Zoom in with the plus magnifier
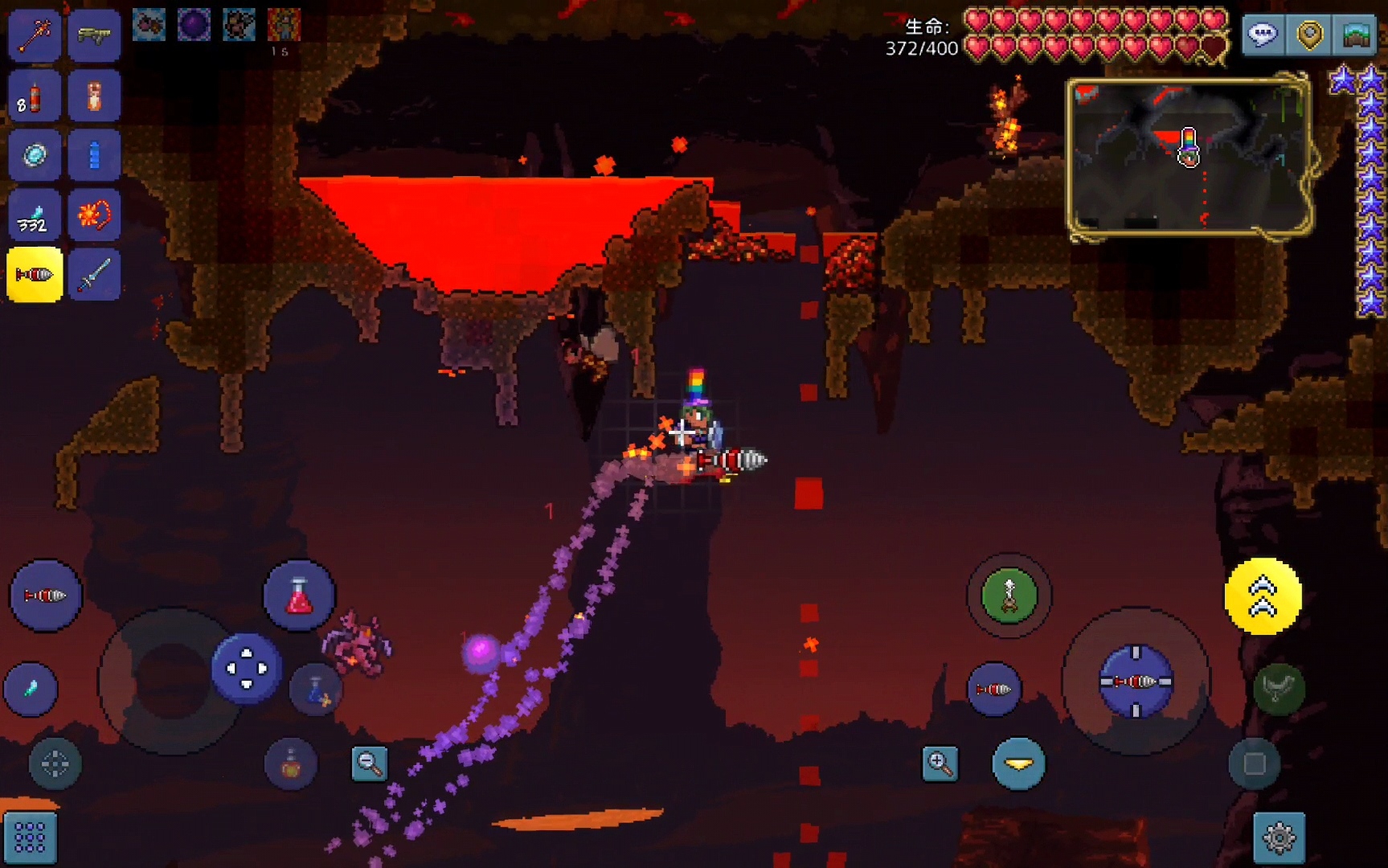1388x868 pixels. (940, 764)
